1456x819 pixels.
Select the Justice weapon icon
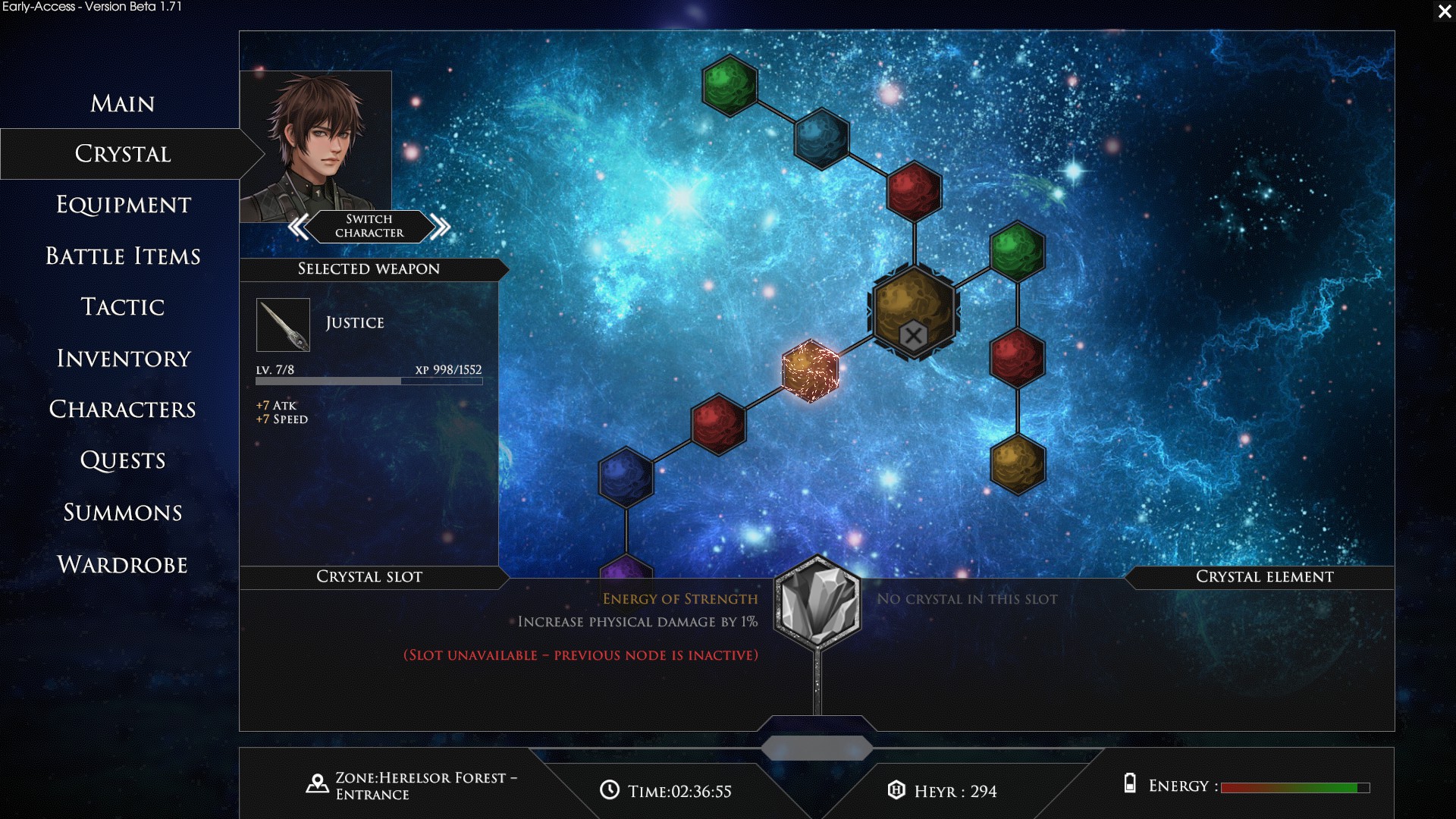point(283,325)
